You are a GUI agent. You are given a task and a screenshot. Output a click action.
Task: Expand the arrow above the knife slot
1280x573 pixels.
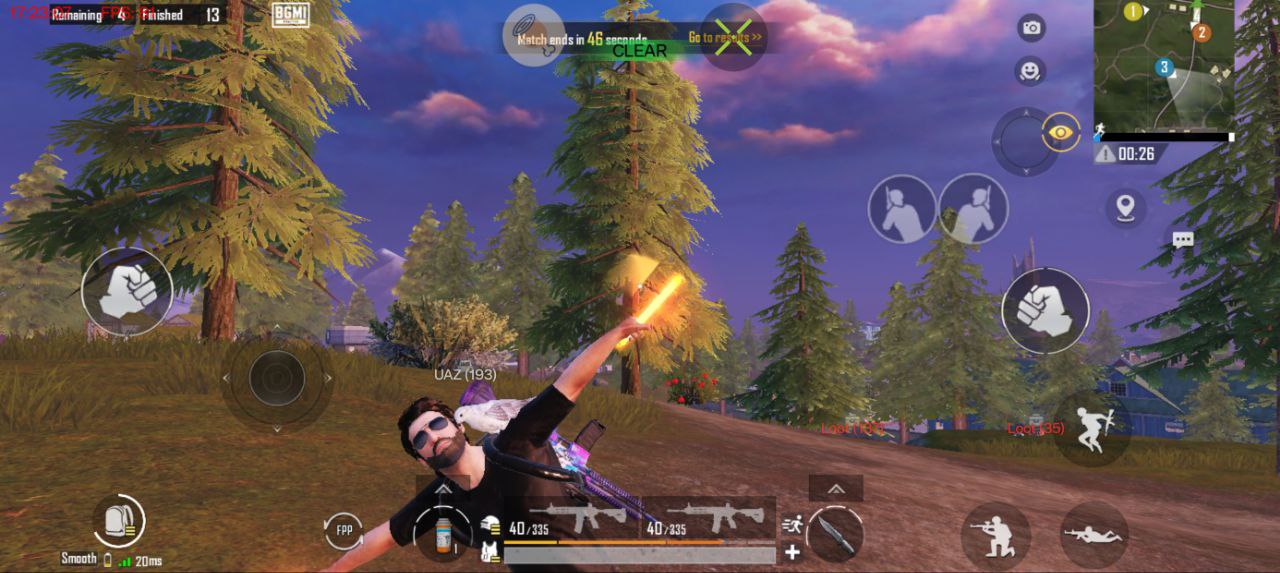pyautogui.click(x=834, y=488)
